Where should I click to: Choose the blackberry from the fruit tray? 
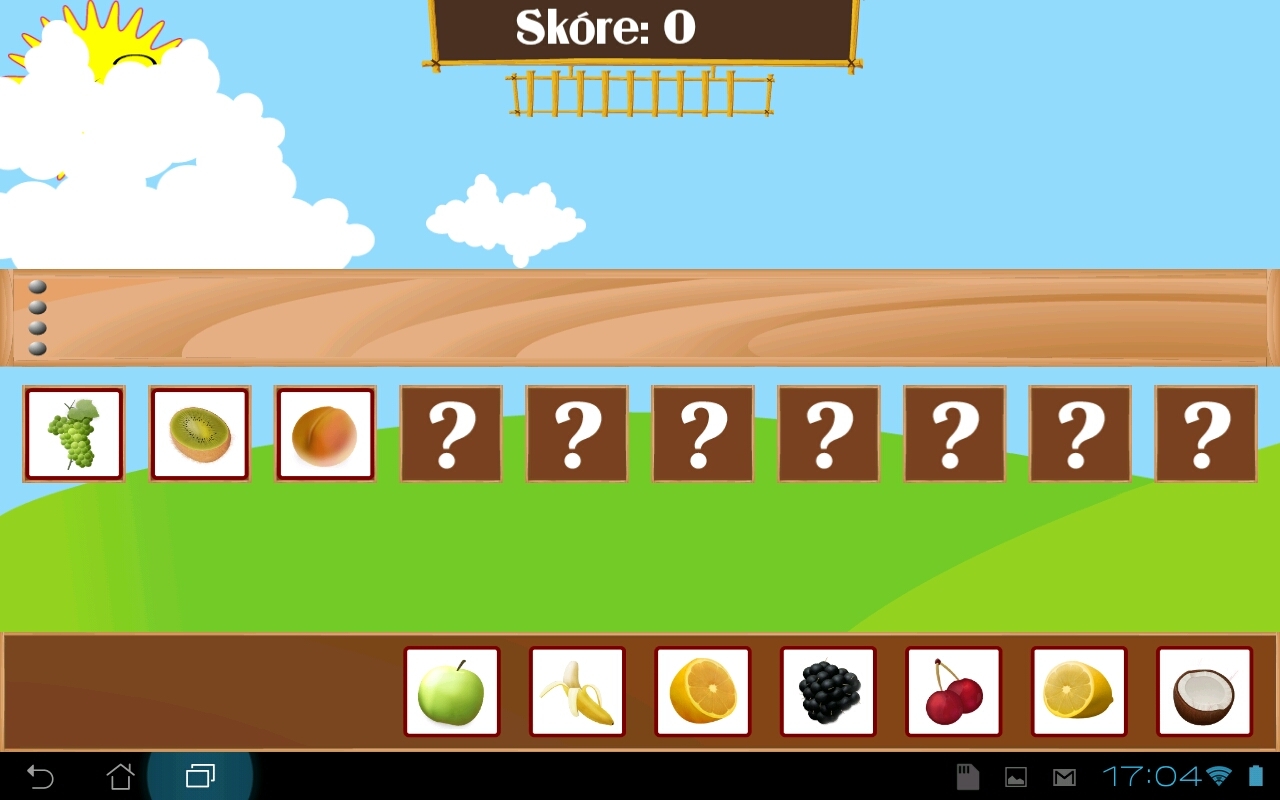coord(829,691)
